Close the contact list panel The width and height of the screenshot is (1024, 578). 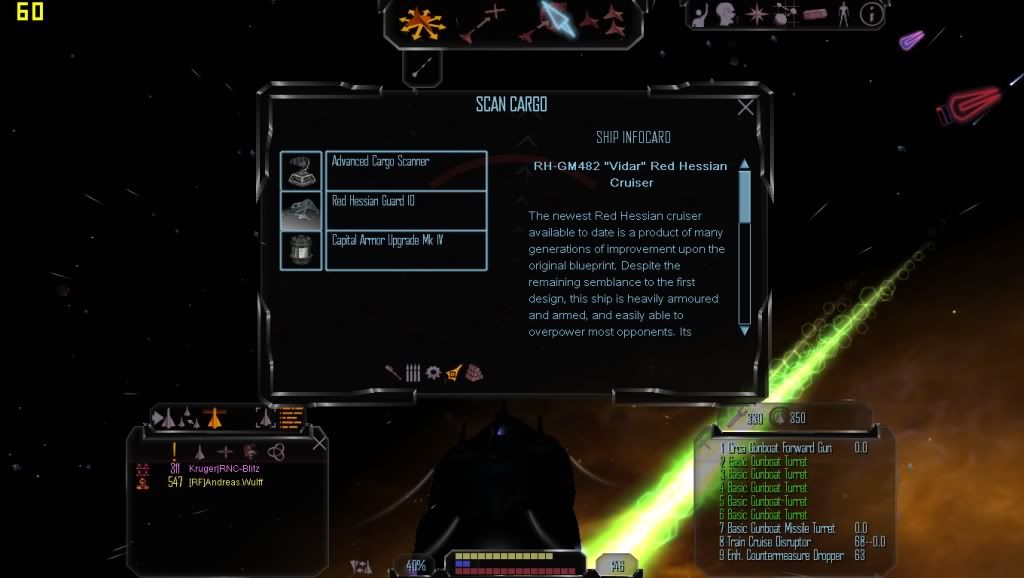[x=319, y=442]
